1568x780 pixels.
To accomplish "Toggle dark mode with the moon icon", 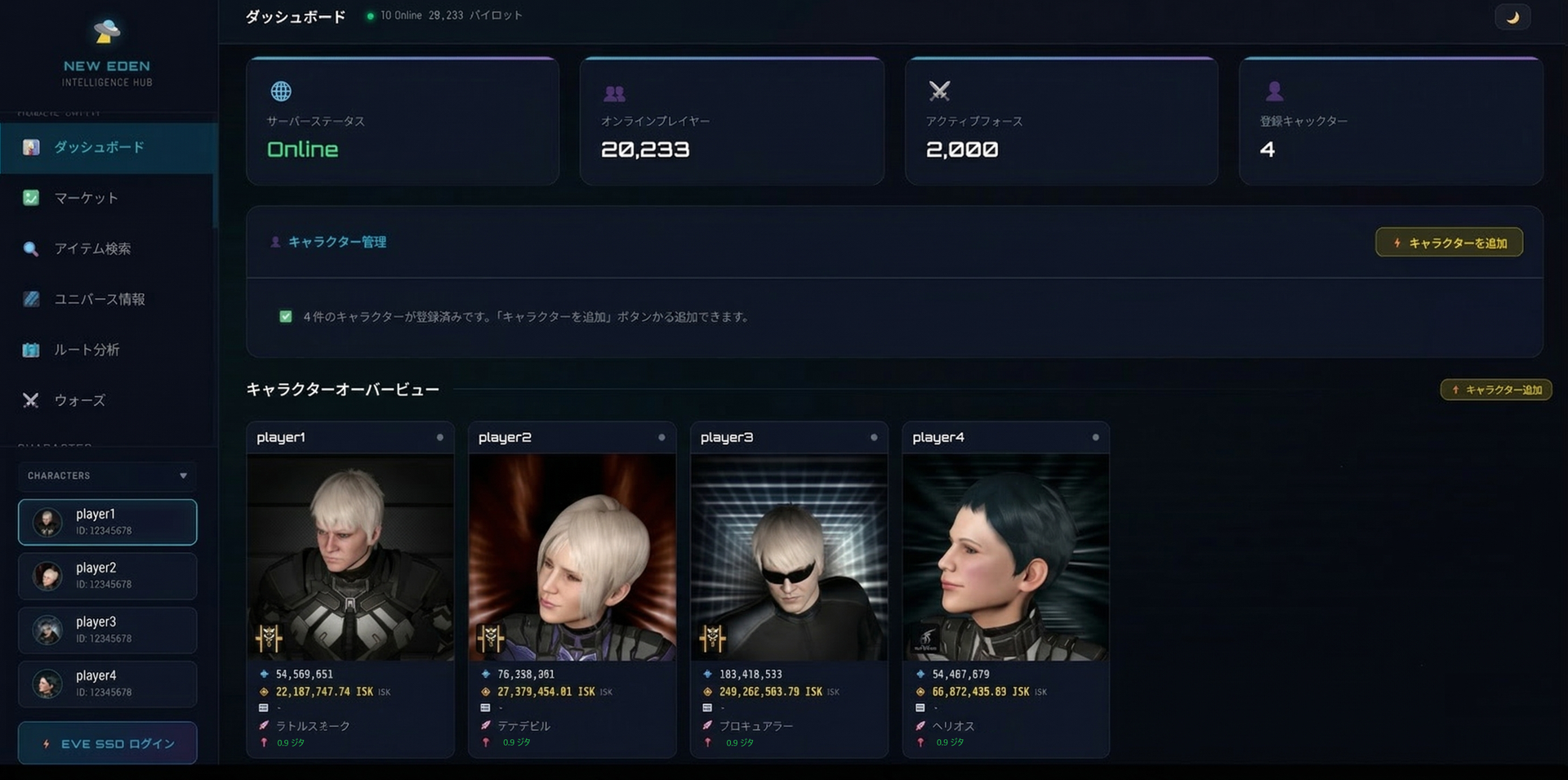I will 1512,16.
